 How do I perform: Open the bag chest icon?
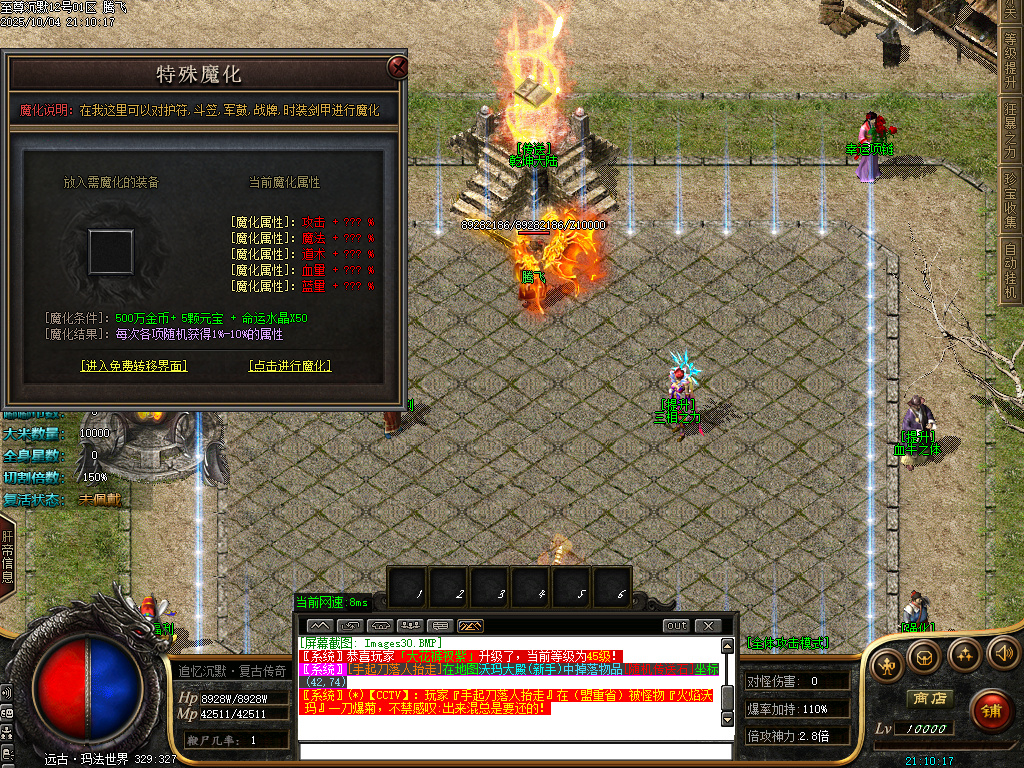pyautogui.click(x=925, y=657)
